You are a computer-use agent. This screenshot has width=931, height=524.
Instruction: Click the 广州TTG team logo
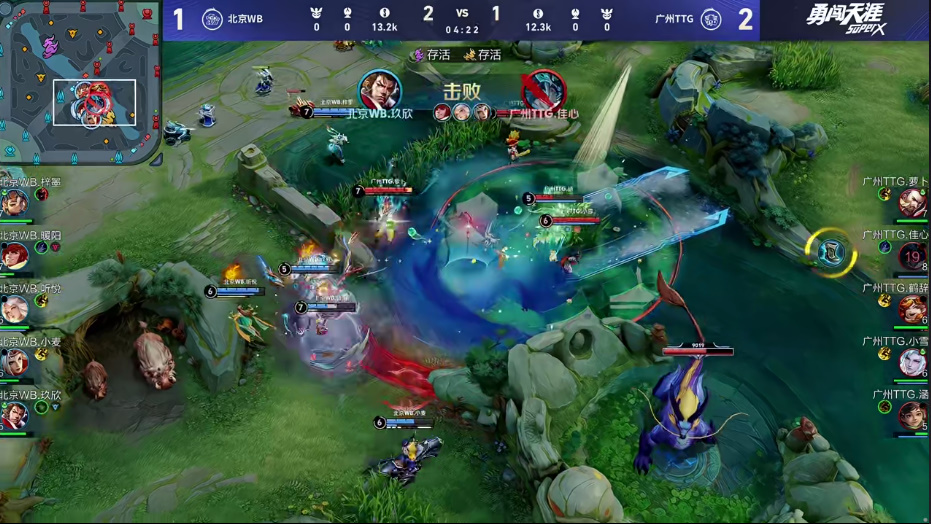click(710, 19)
